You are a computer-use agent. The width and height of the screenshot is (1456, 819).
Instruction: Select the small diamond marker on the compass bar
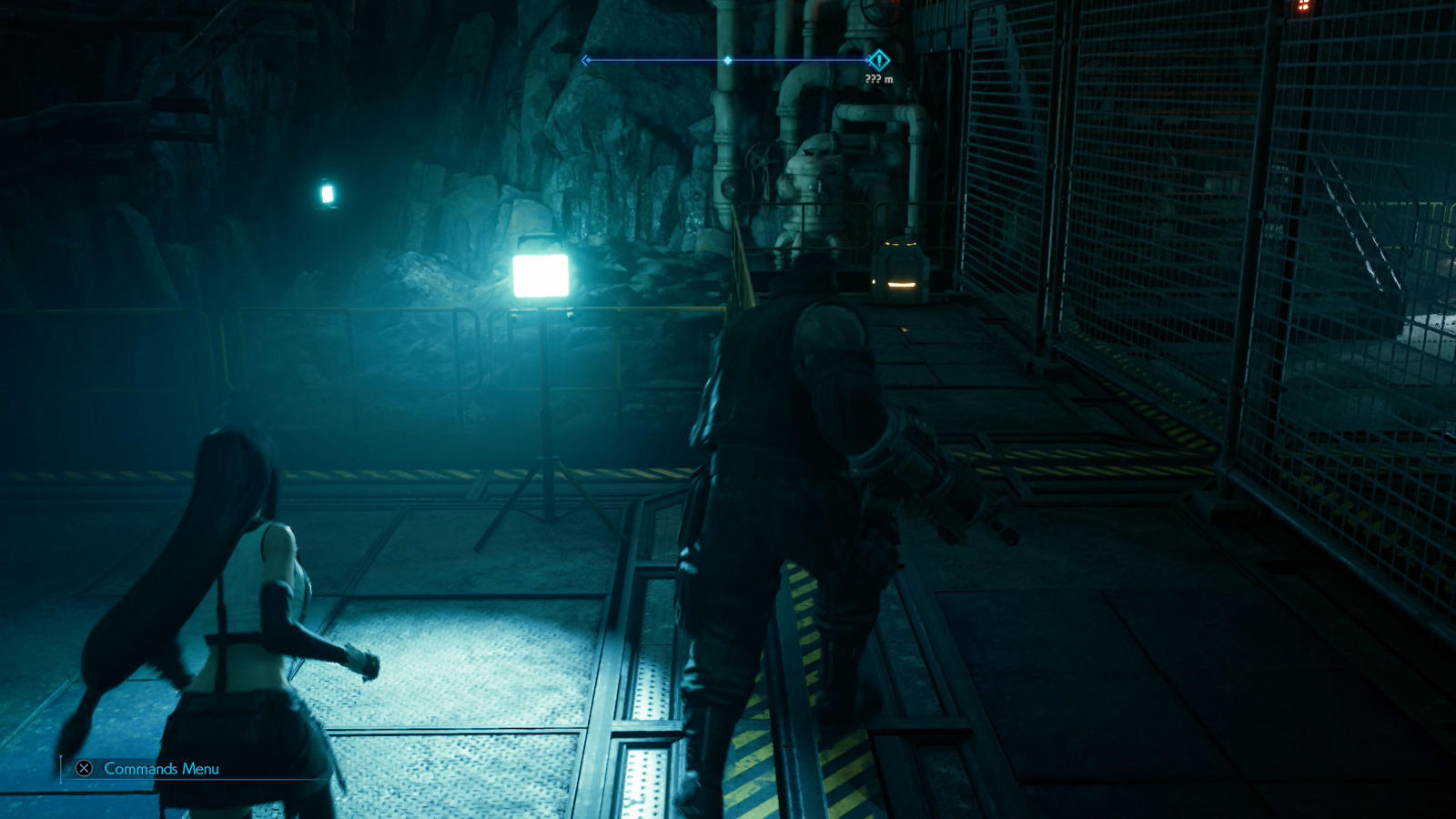click(728, 59)
